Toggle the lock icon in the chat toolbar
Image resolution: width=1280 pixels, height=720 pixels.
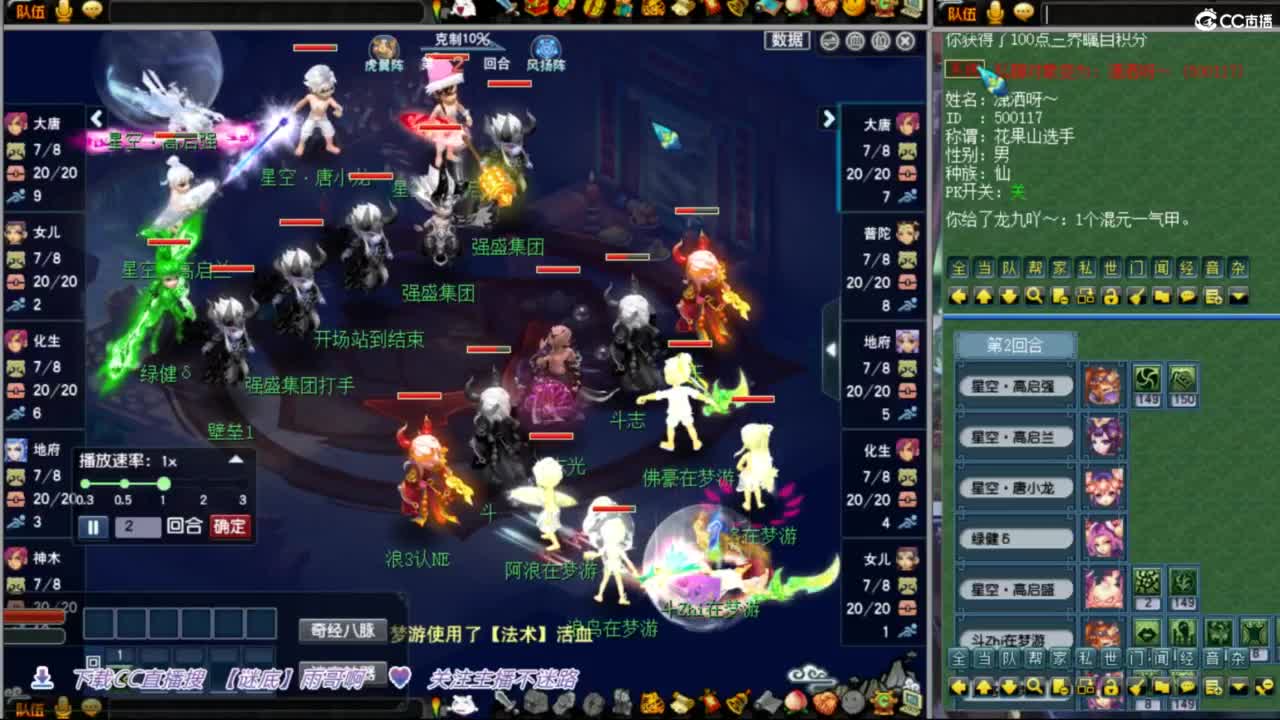[x=1113, y=296]
